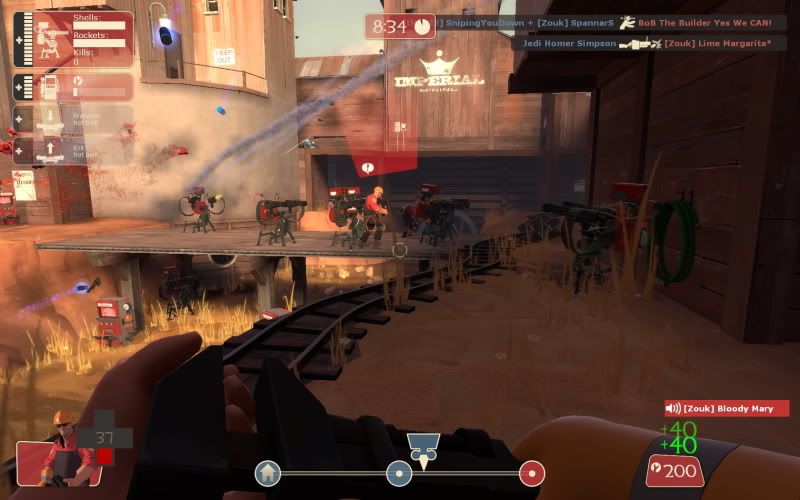Image resolution: width=800 pixels, height=500 pixels.
Task: Select the dispenser status panel
Action: (x=74, y=86)
